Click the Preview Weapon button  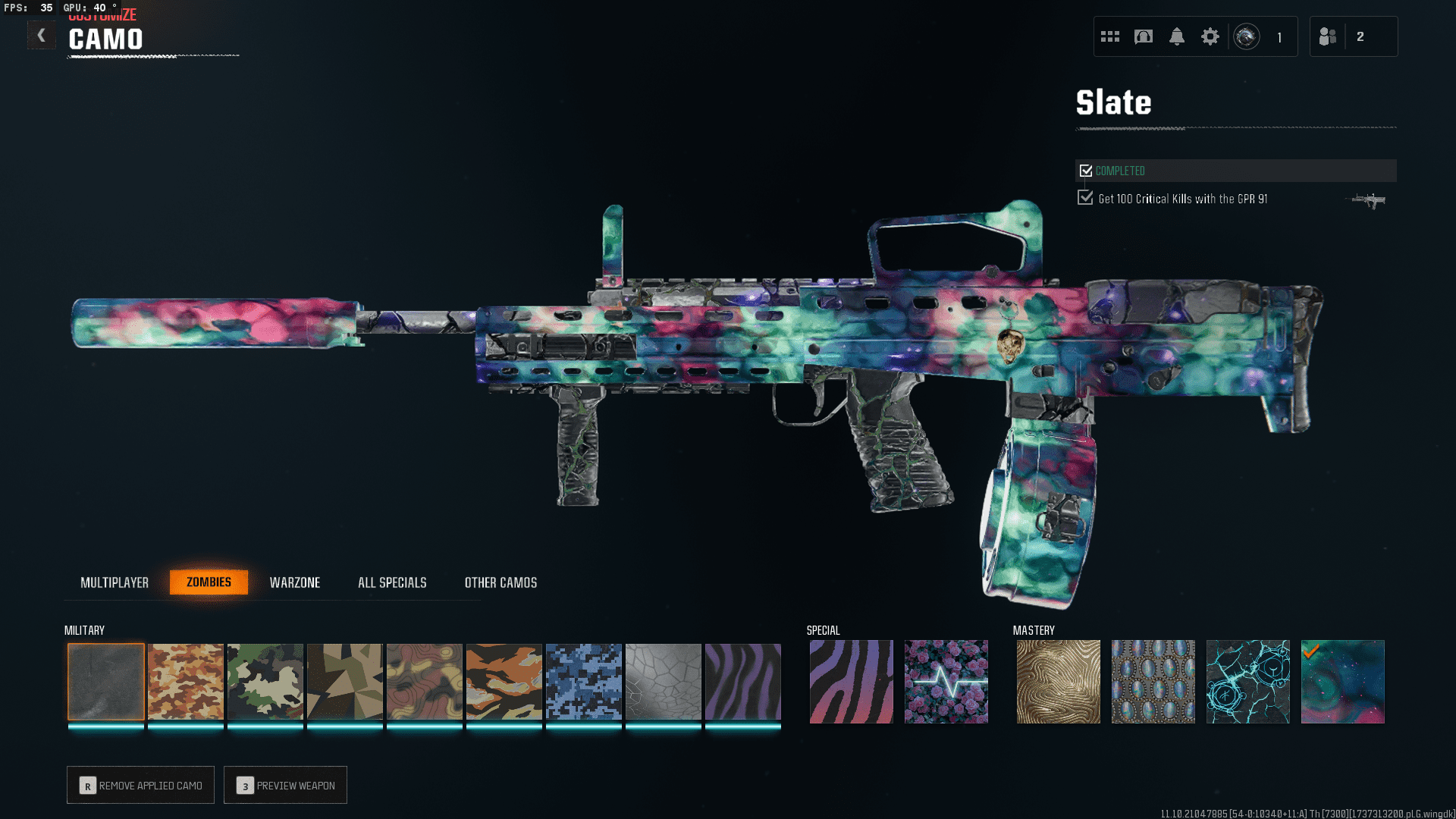click(285, 786)
